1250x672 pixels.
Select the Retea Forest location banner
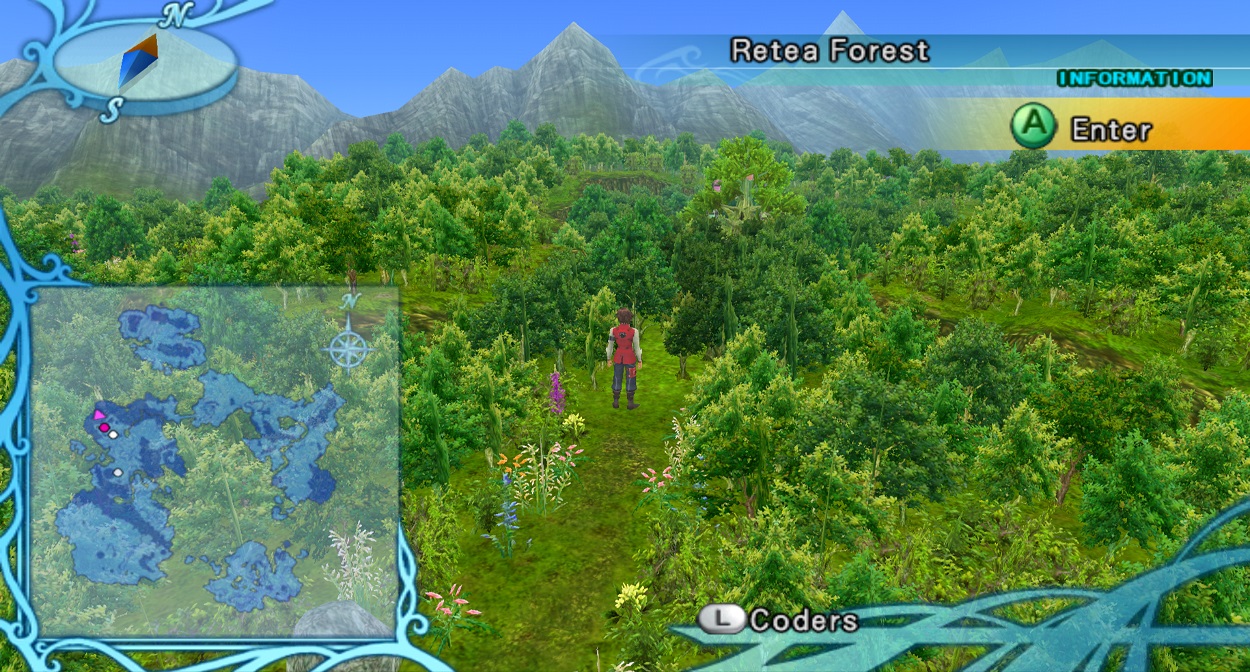click(x=830, y=51)
